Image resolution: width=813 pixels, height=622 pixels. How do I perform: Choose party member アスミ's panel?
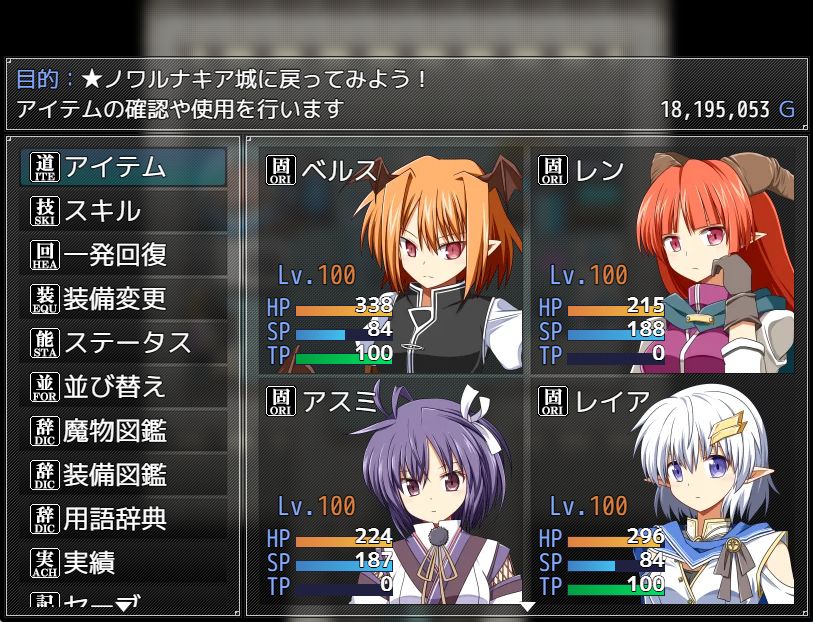point(391,493)
